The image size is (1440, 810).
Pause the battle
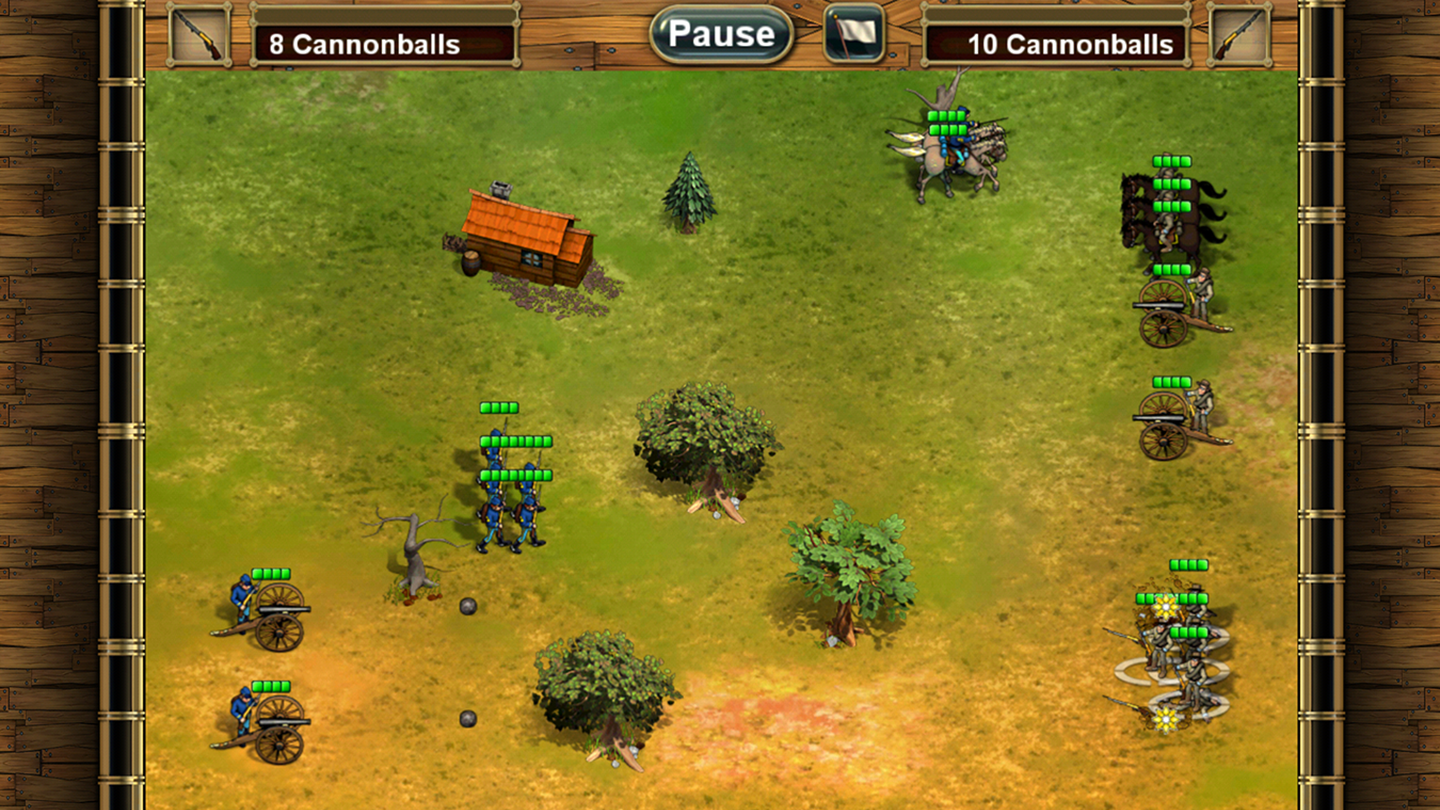(721, 34)
